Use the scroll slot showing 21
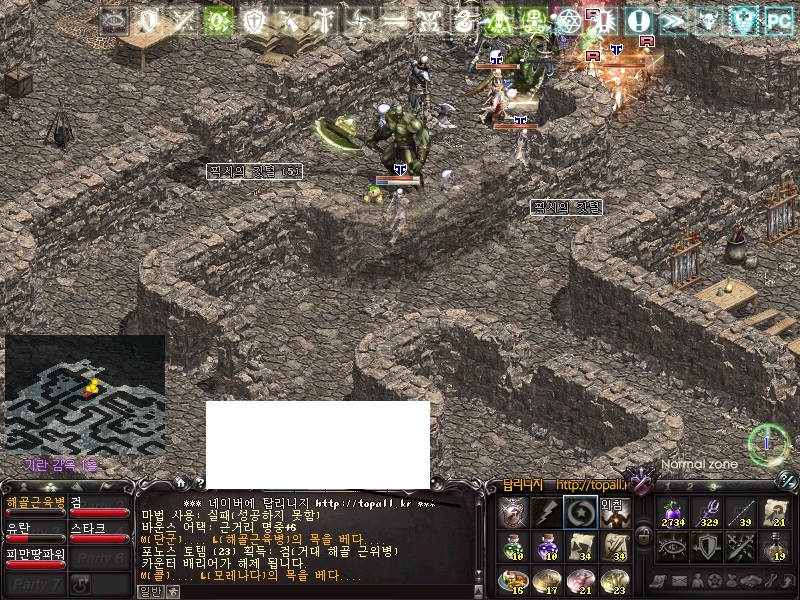Image resolution: width=800 pixels, height=600 pixels. tap(775, 512)
